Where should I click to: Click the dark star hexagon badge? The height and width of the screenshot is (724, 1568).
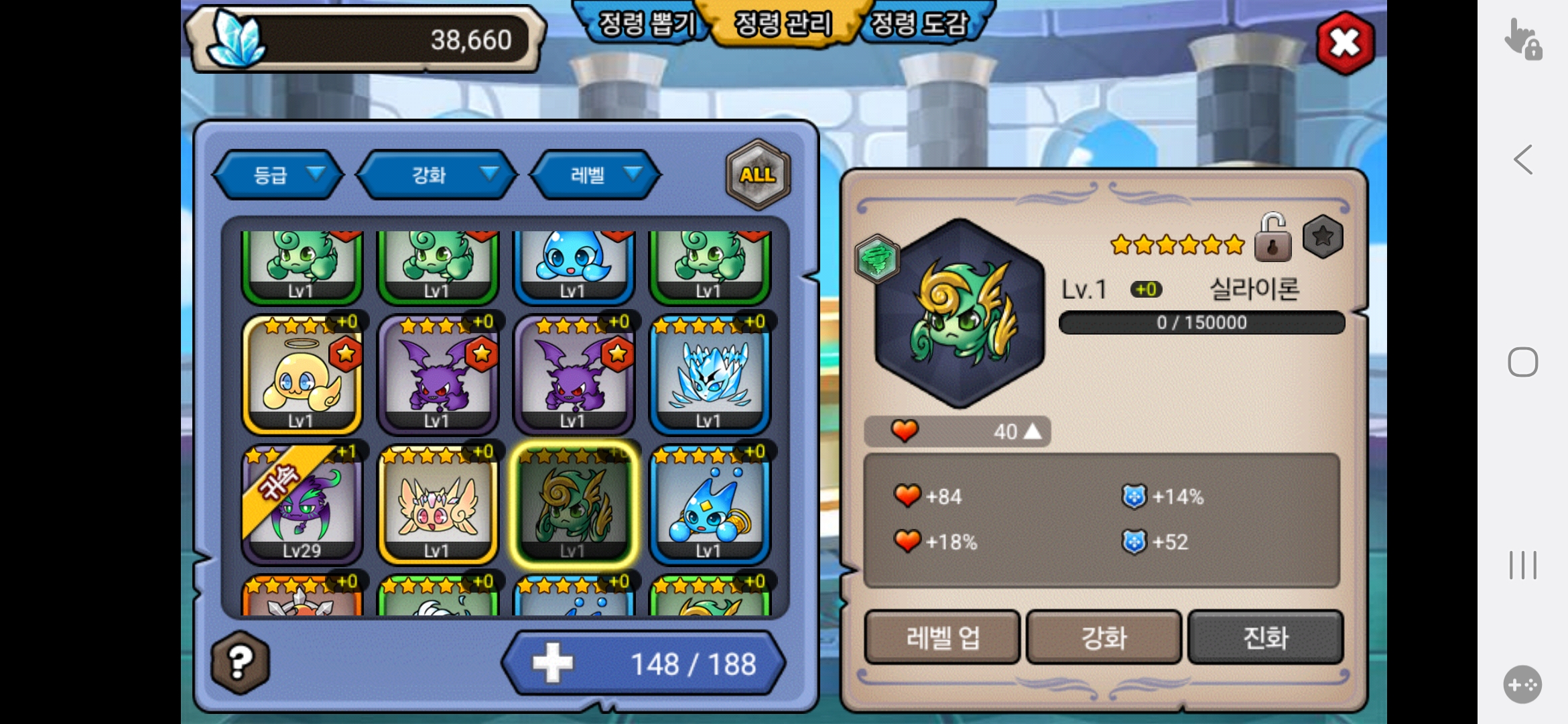click(1323, 237)
